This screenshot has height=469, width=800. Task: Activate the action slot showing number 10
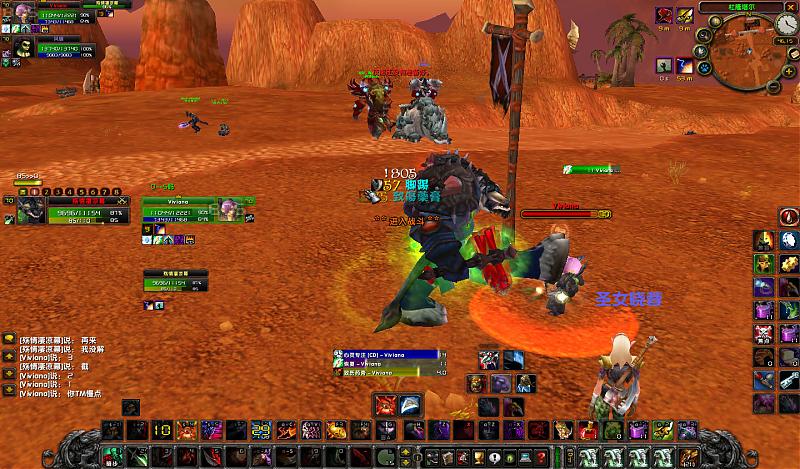pos(162,430)
